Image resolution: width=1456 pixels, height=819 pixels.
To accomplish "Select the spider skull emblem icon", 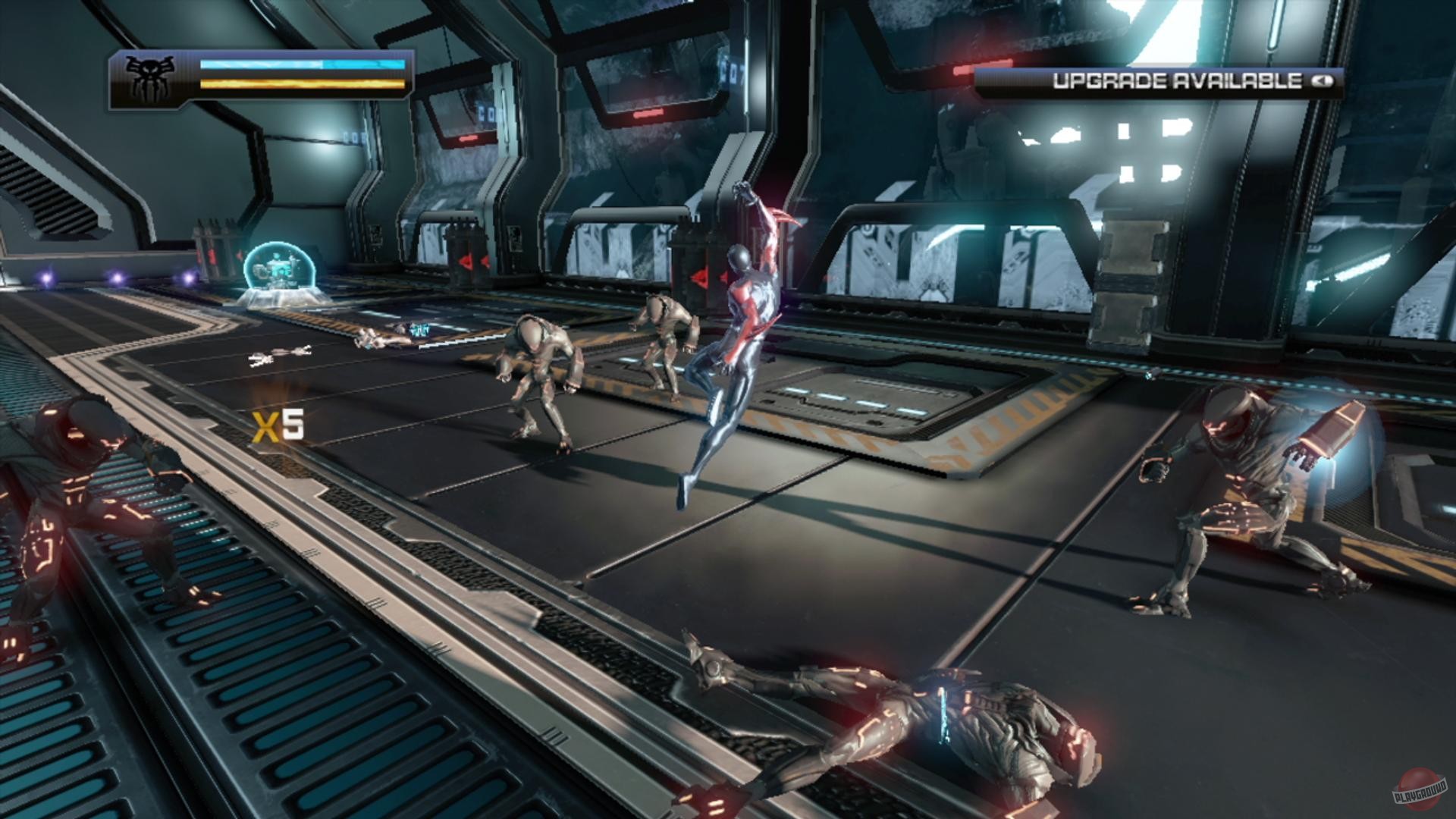I will pyautogui.click(x=151, y=77).
